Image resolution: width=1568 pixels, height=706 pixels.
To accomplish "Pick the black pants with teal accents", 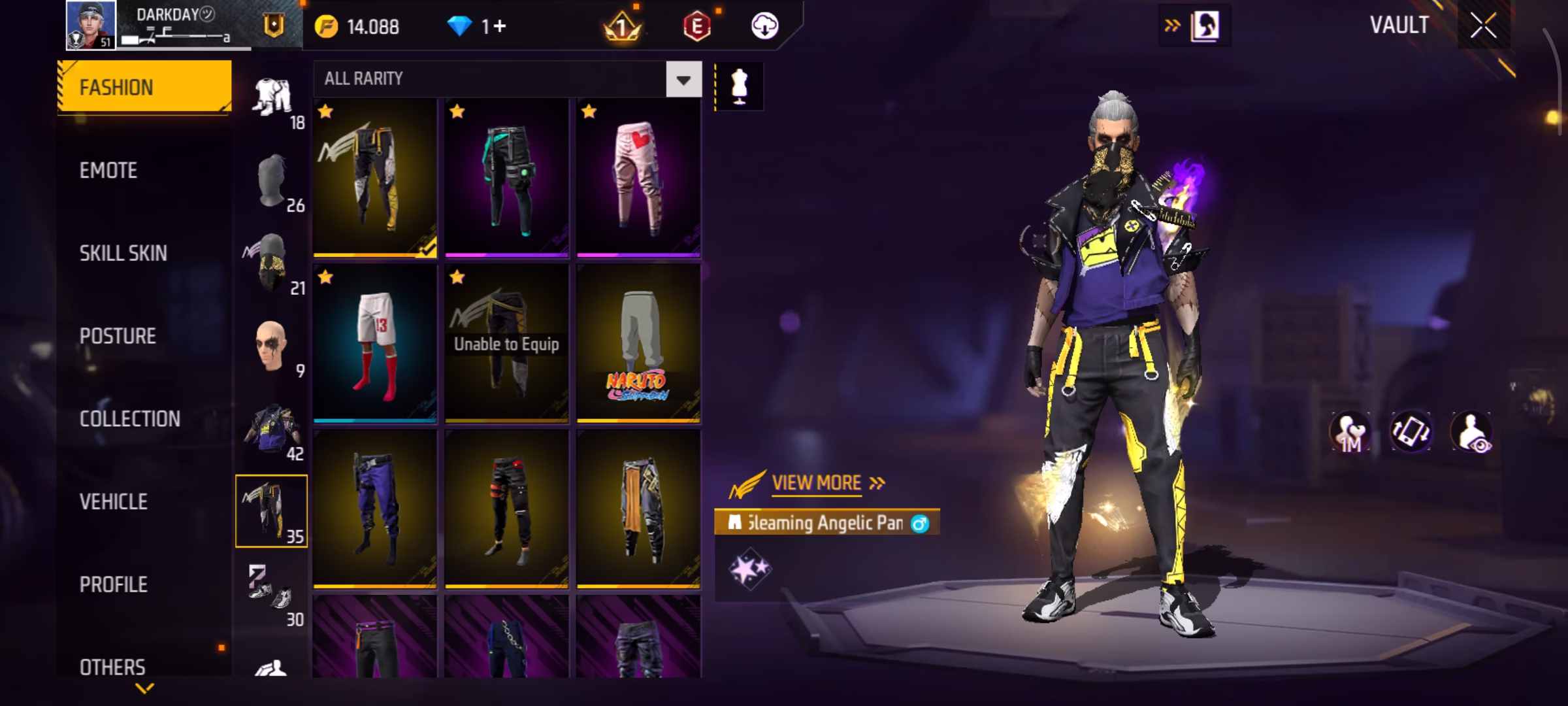I will 506,178.
